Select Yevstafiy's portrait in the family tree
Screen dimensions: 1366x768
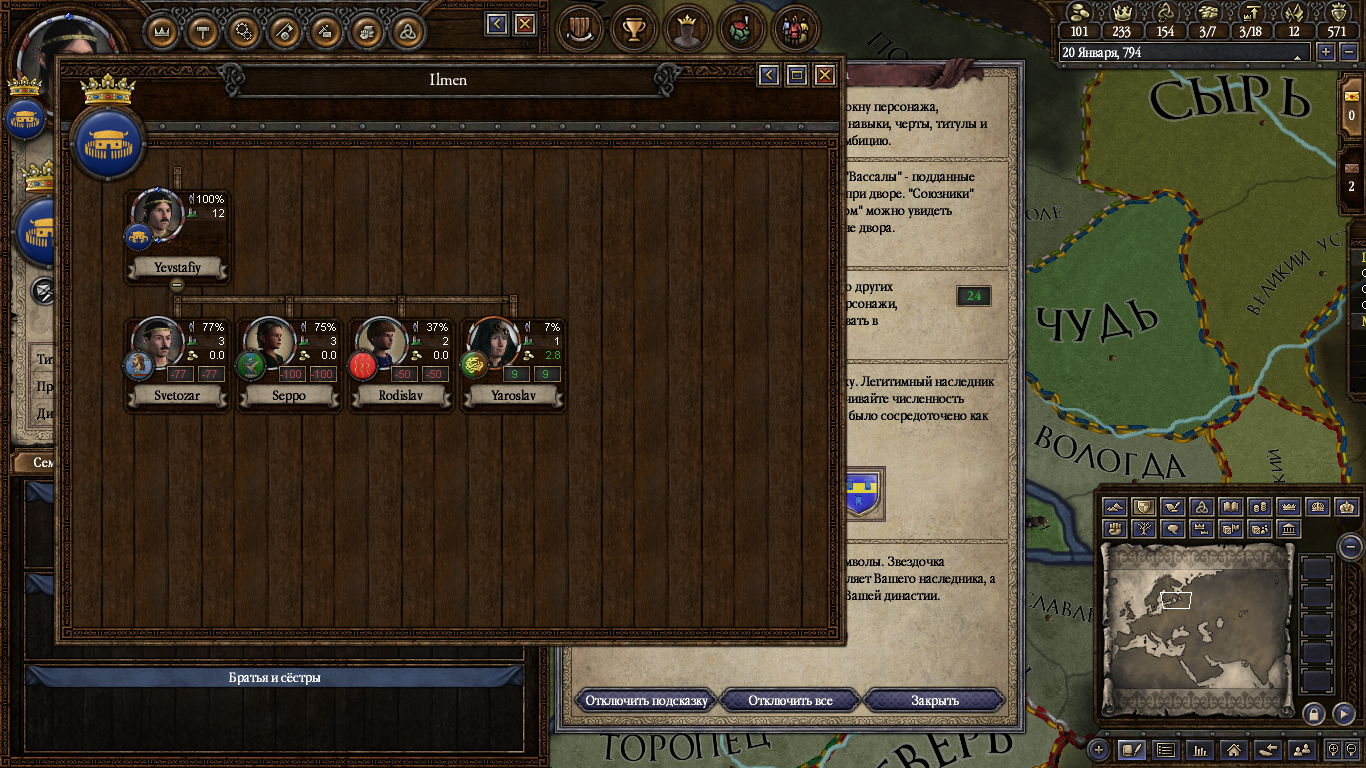click(158, 216)
